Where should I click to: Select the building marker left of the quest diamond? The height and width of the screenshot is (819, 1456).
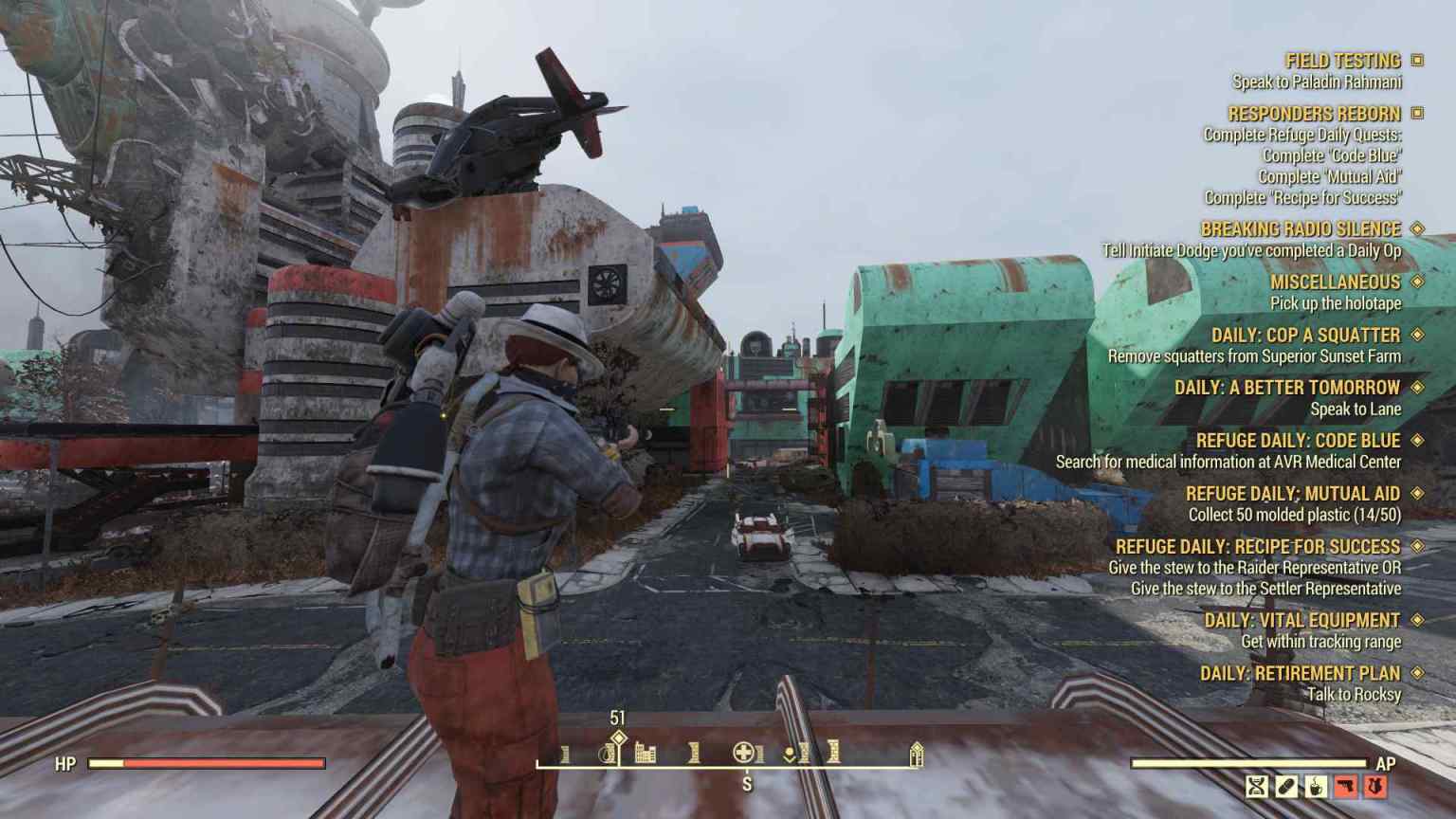tap(609, 755)
